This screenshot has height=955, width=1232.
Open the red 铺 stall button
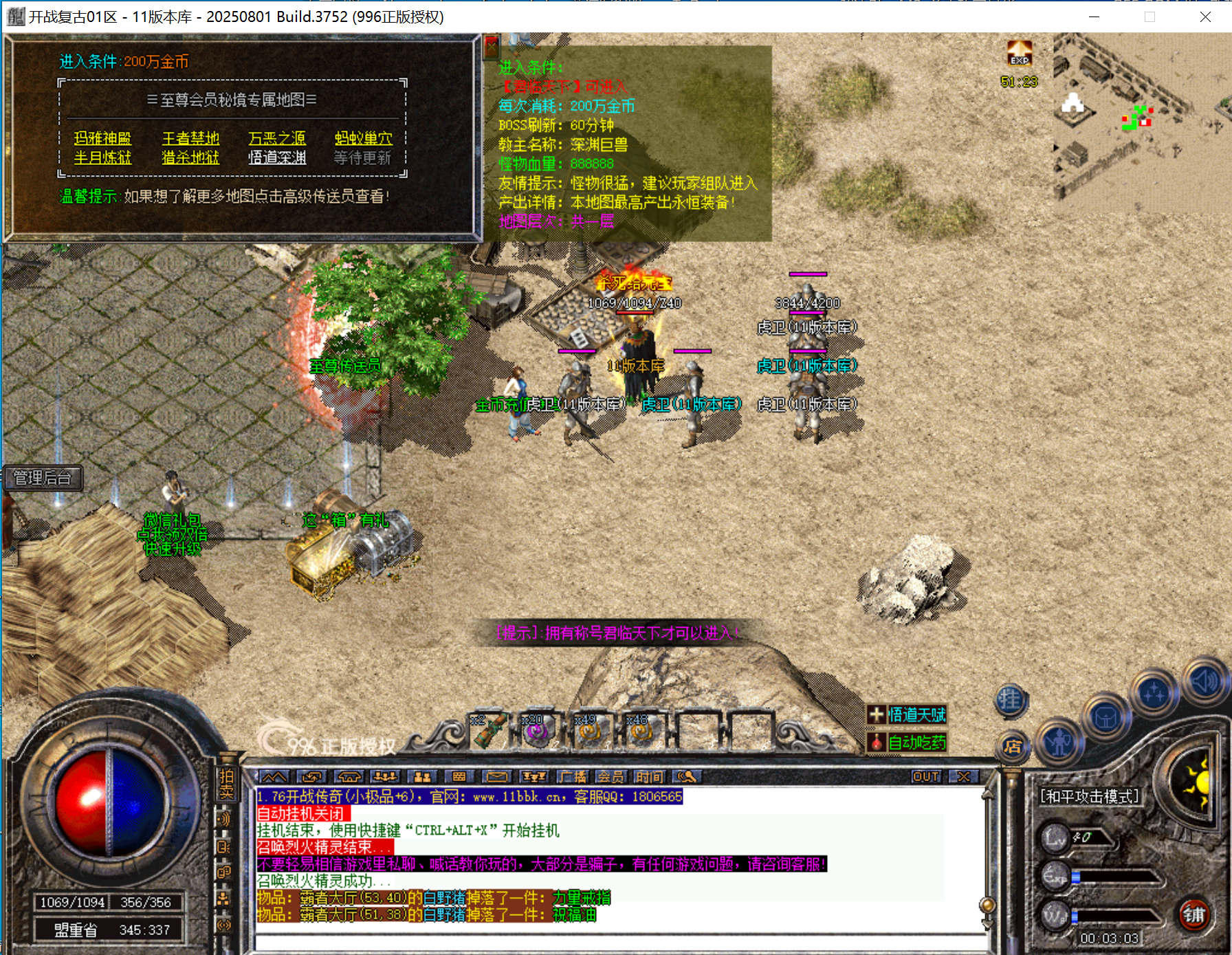click(1193, 914)
